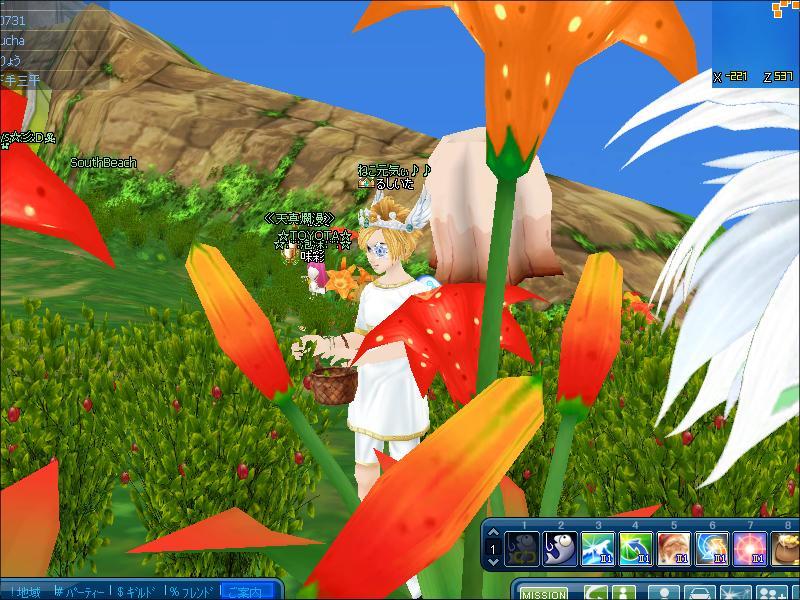Screen dimensions: 800x600
Task: Trigger the golden swirl skill in slot 6
Action: pyautogui.click(x=711, y=549)
